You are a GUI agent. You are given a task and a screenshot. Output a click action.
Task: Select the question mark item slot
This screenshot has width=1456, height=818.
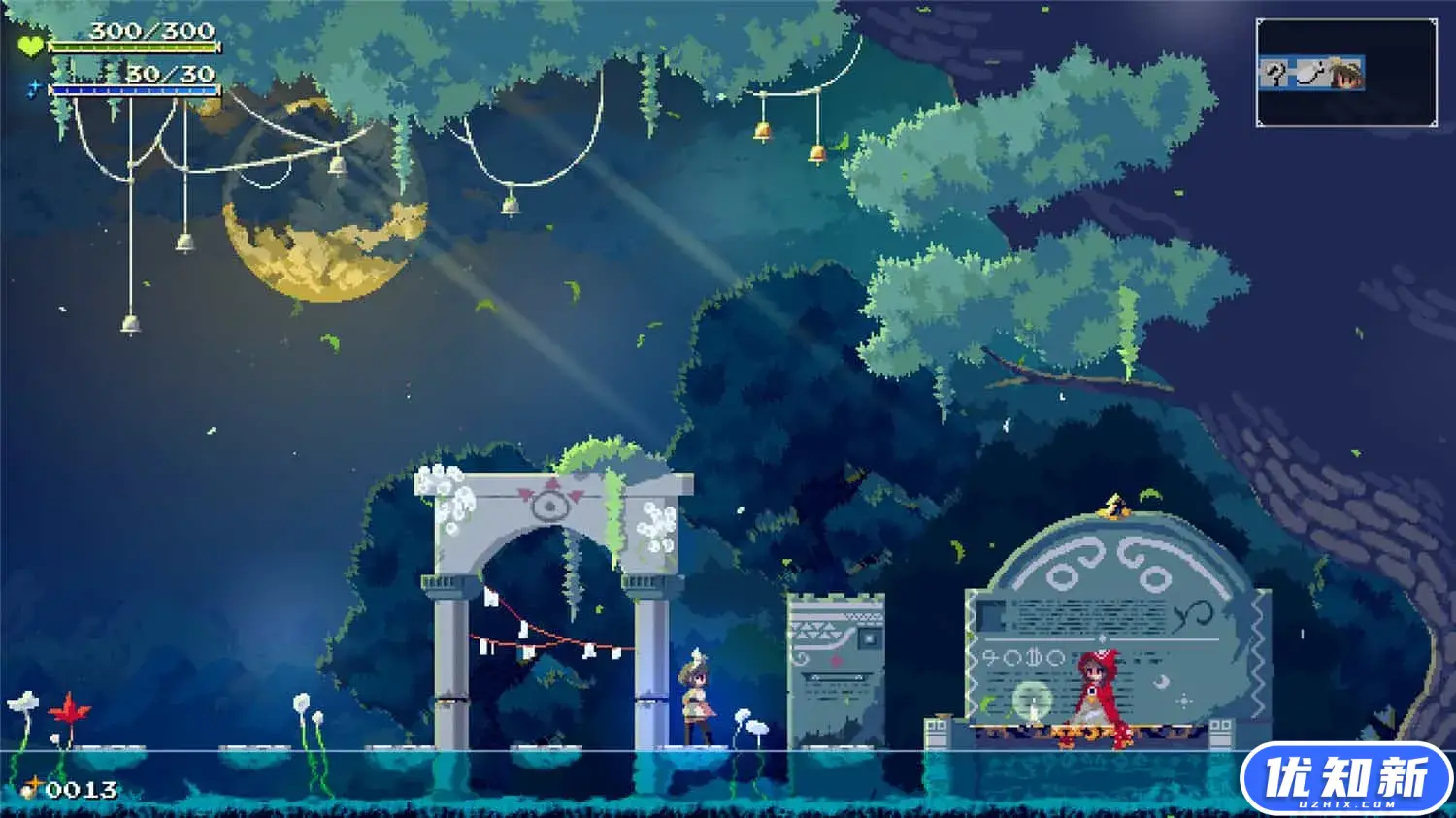point(1276,74)
